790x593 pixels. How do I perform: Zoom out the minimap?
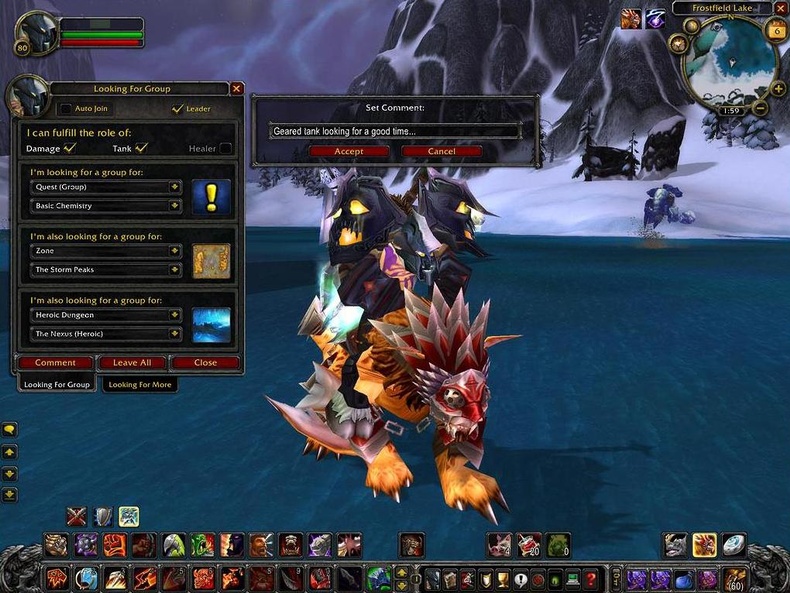coord(759,108)
